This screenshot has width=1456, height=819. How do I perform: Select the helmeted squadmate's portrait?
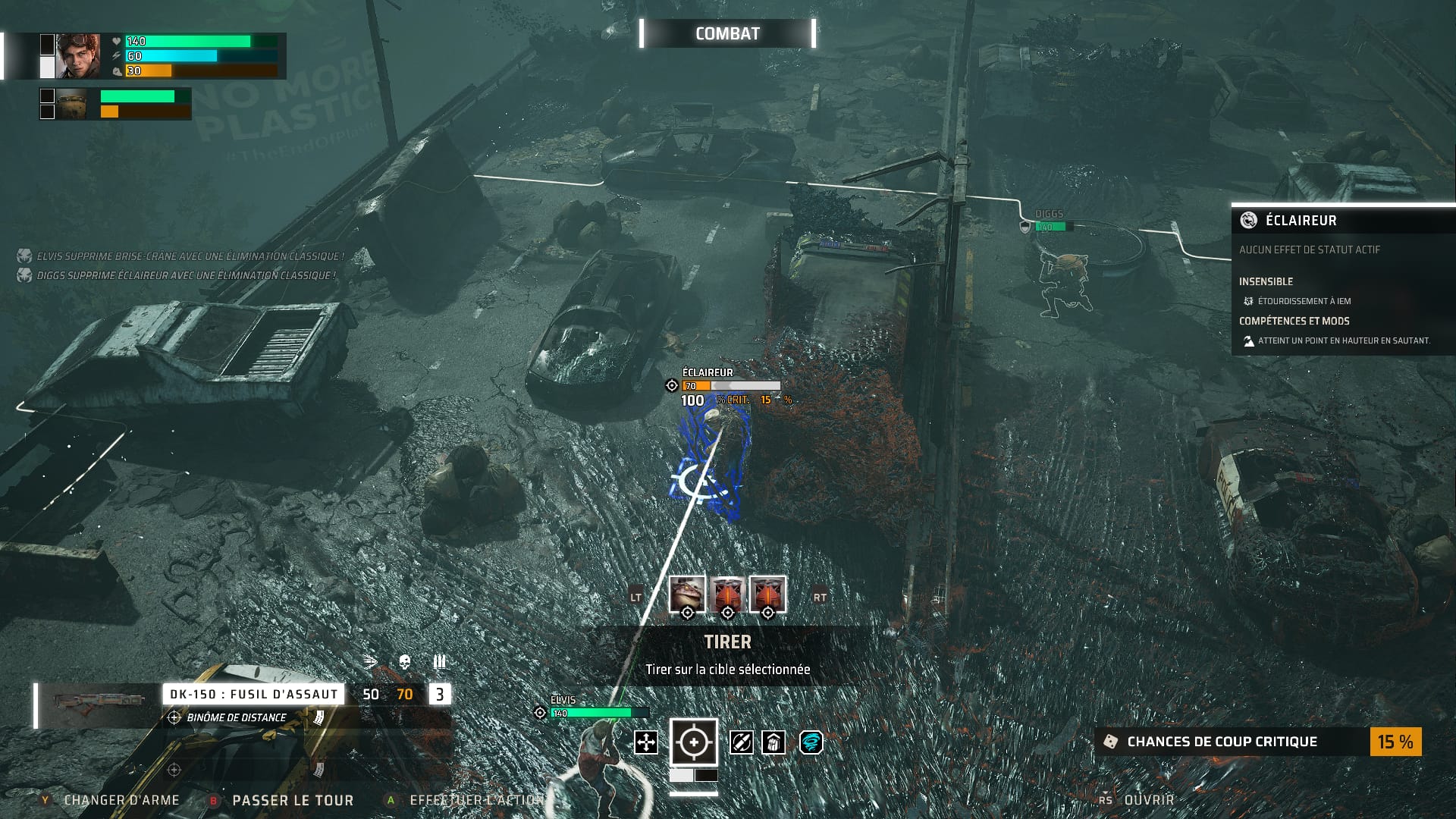coord(72,104)
